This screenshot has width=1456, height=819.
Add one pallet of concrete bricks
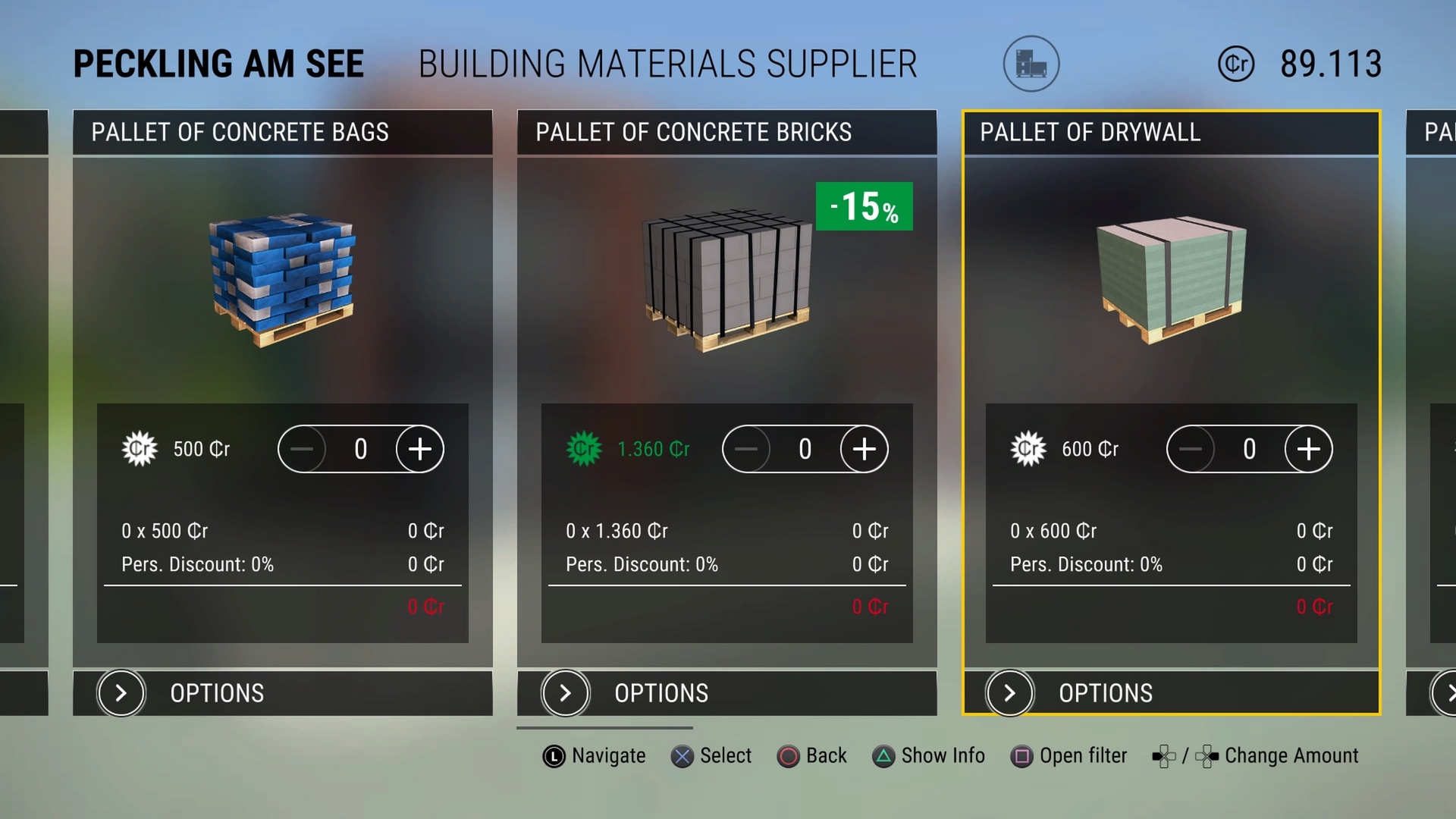(864, 449)
